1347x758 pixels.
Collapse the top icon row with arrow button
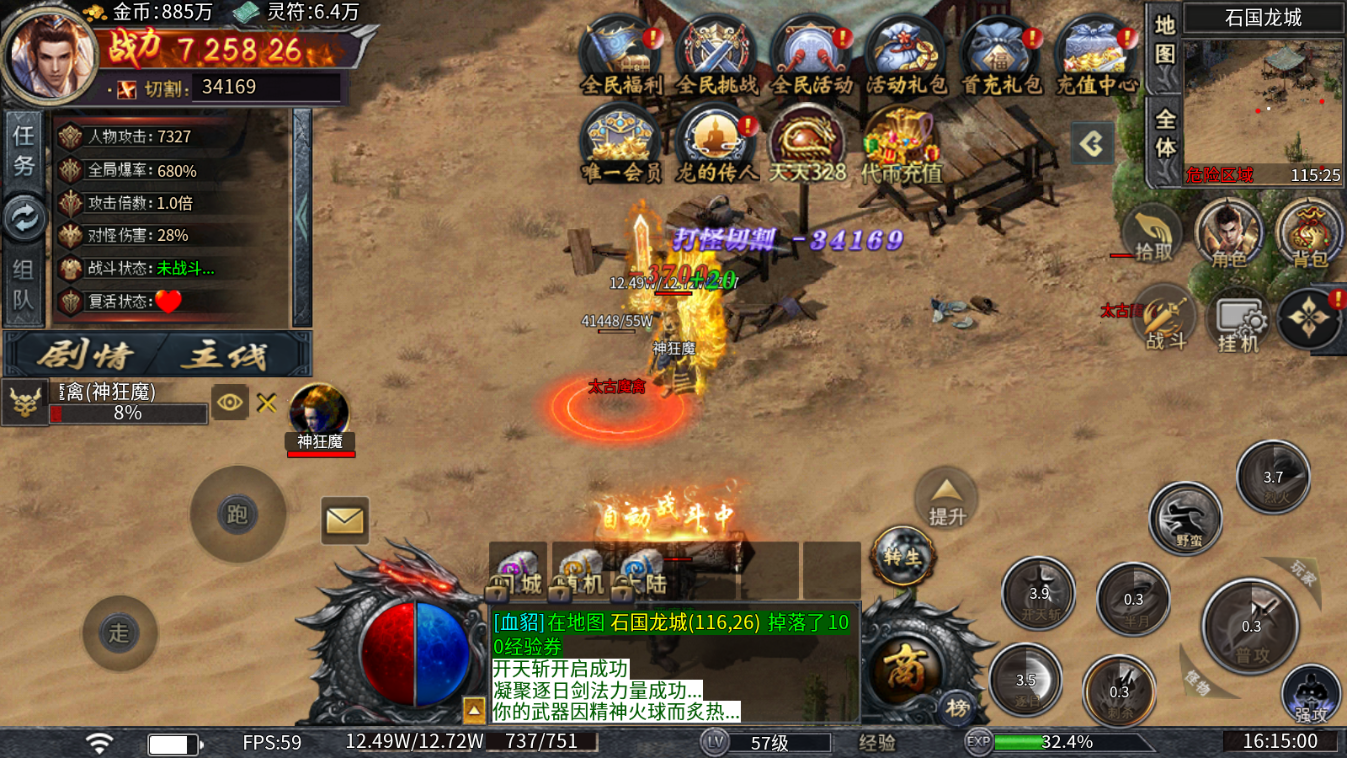tap(1092, 145)
